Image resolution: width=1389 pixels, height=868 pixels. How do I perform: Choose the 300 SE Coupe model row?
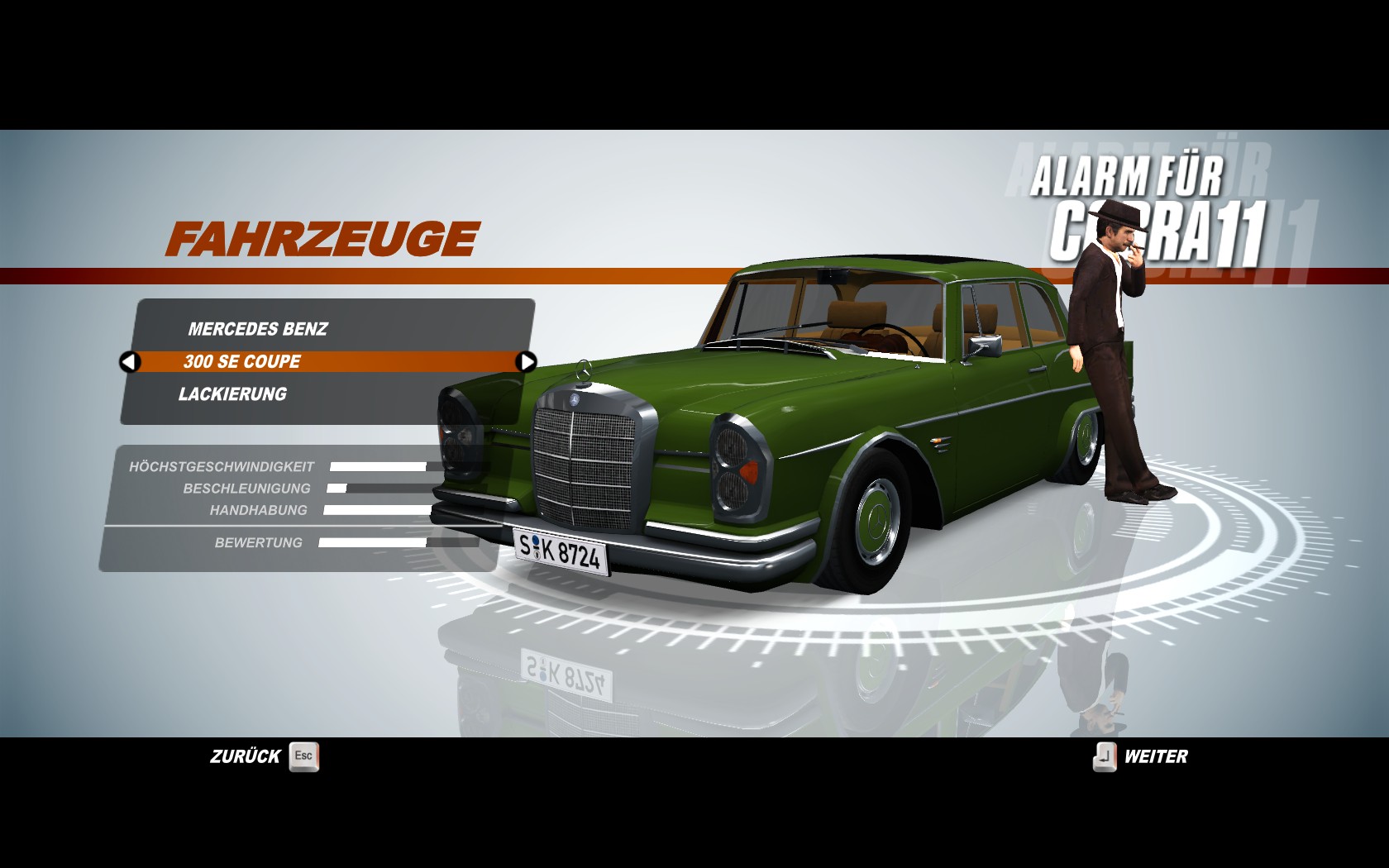click(243, 361)
